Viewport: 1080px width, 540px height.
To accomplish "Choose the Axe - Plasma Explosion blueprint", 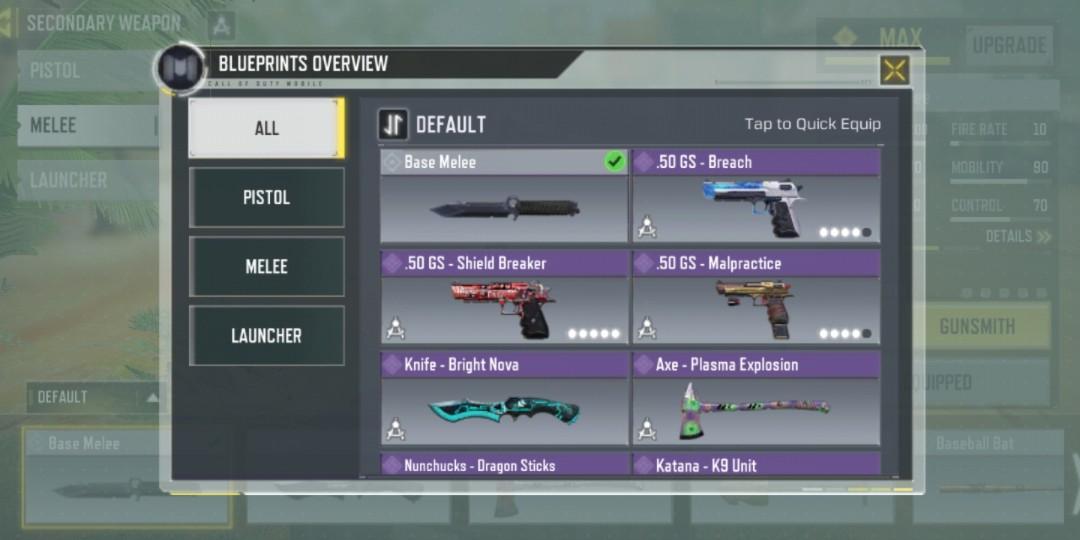I will 756,398.
